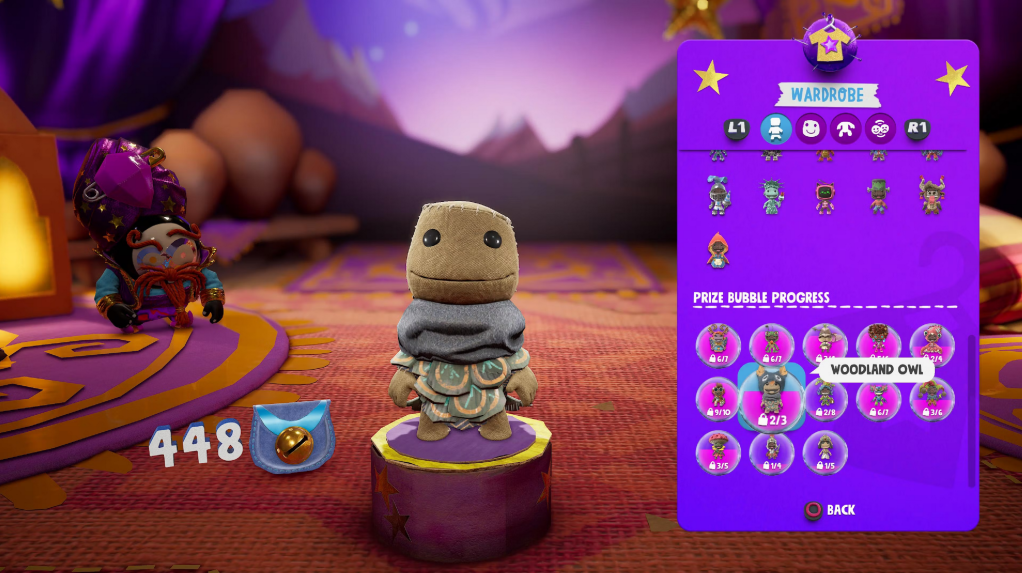Equip the horned yak costume
The image size is (1022, 573).
931,195
